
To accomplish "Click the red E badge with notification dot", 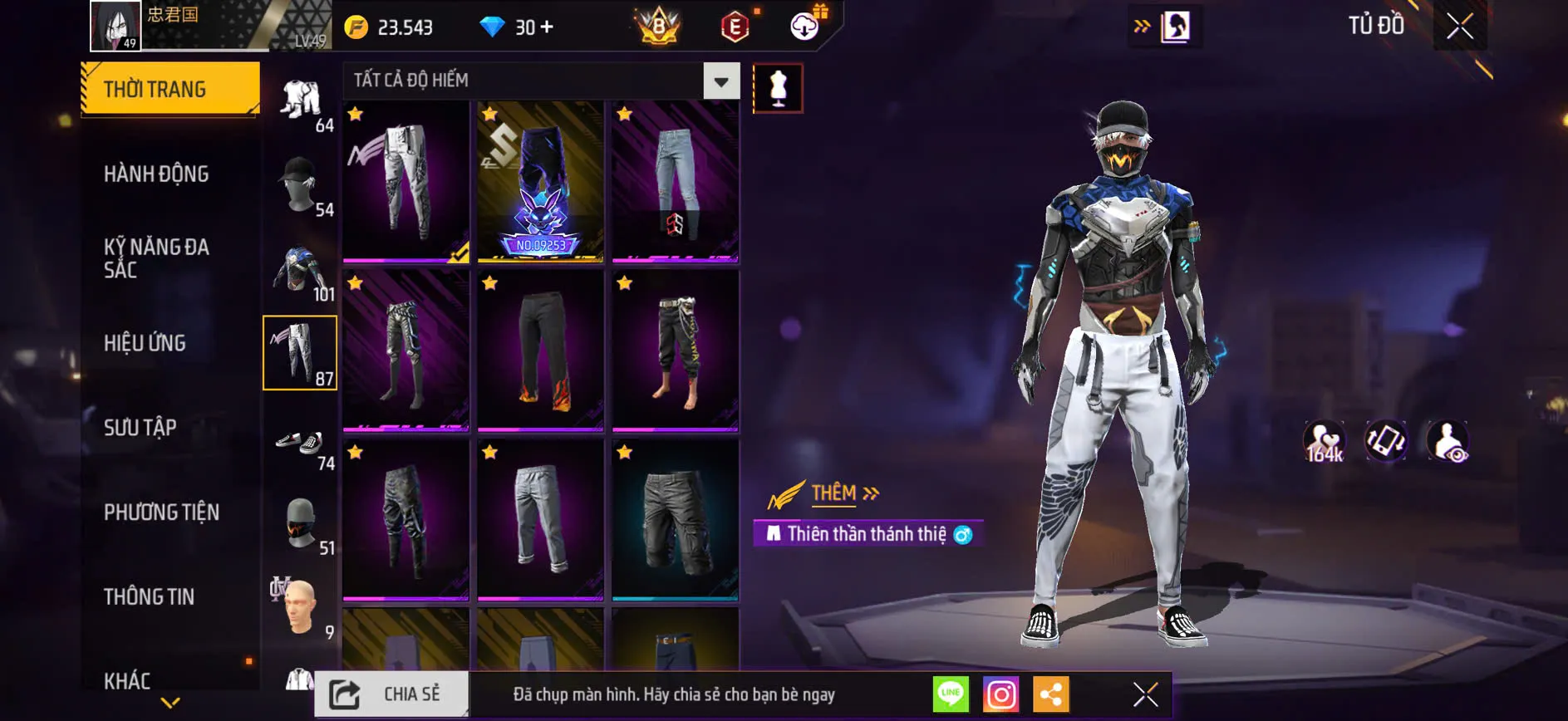I will 736,26.
